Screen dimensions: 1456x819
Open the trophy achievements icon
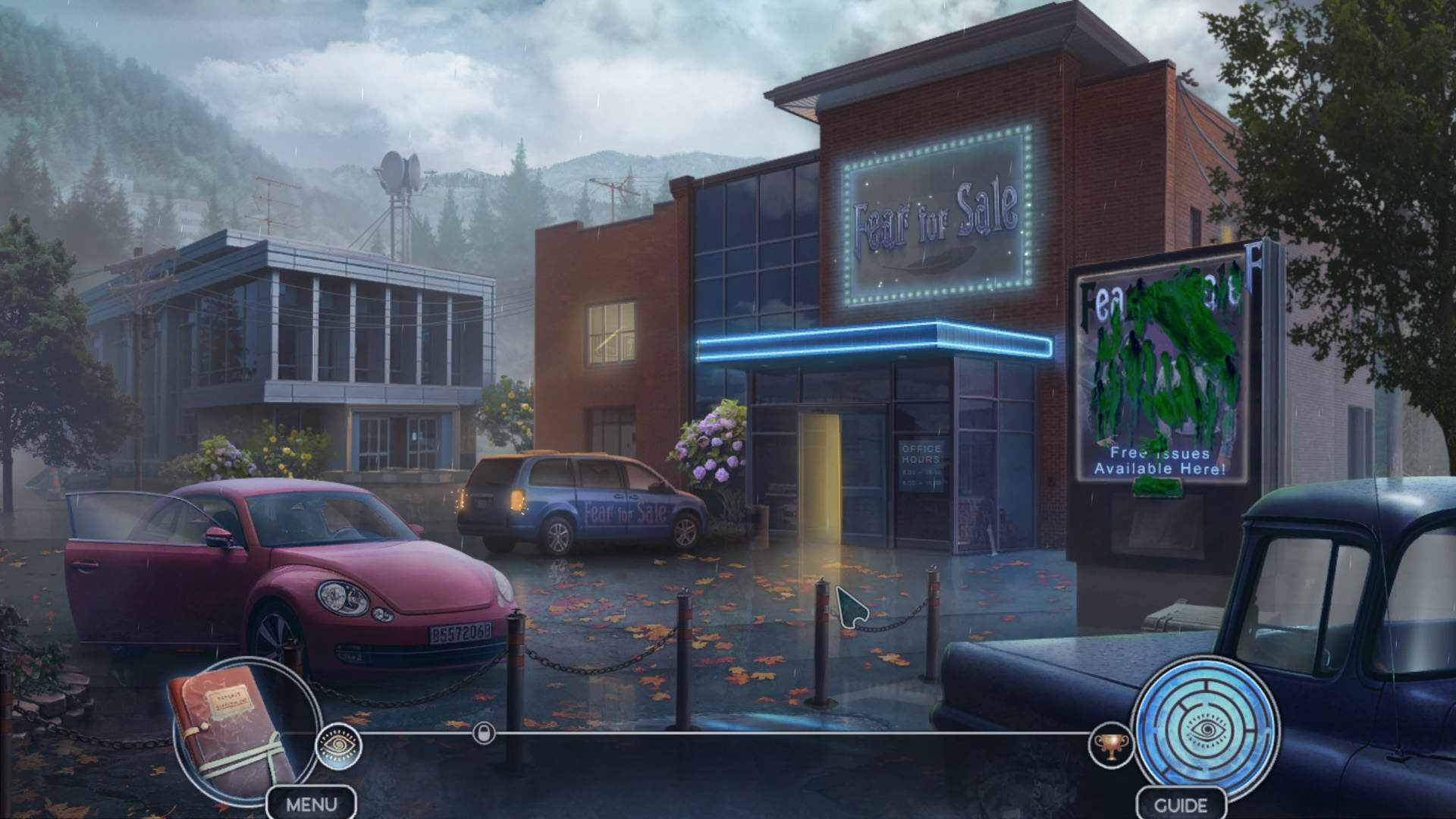pyautogui.click(x=1111, y=745)
